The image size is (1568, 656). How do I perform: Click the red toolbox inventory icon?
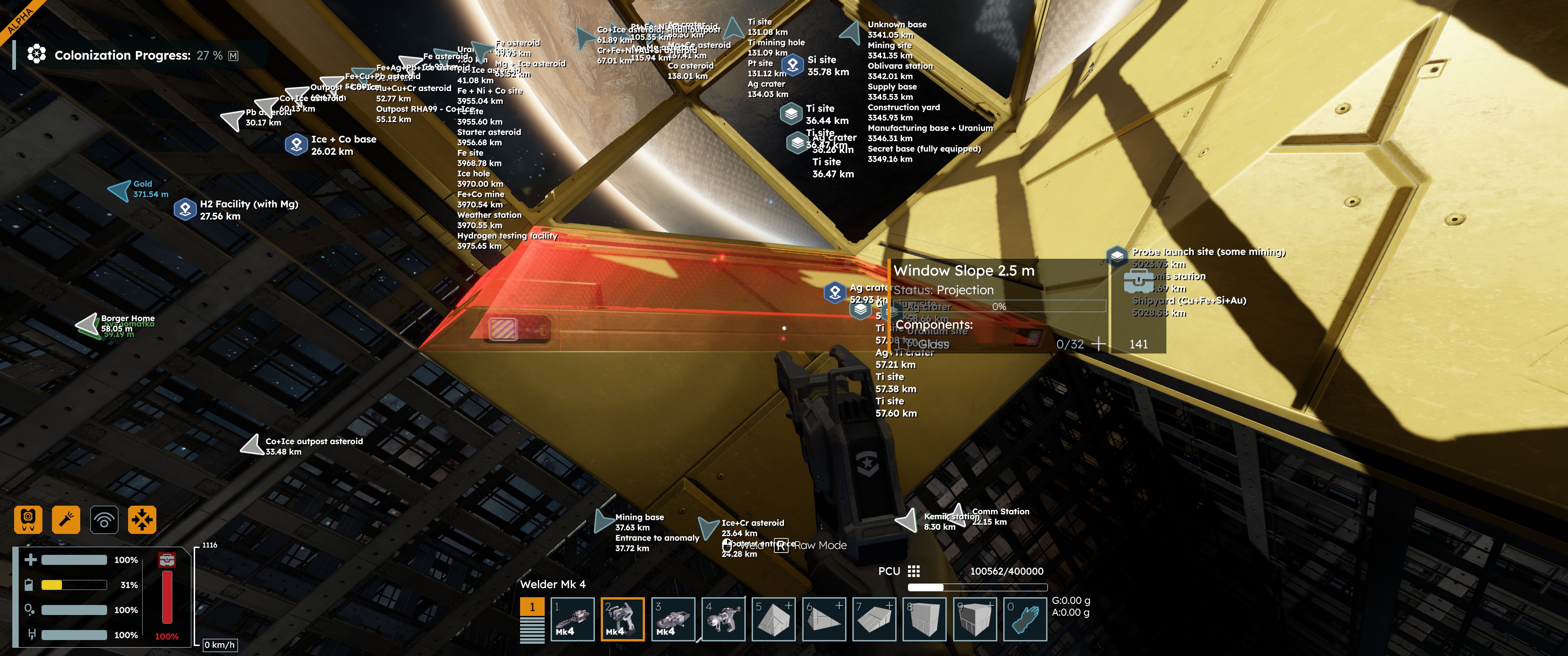[167, 559]
